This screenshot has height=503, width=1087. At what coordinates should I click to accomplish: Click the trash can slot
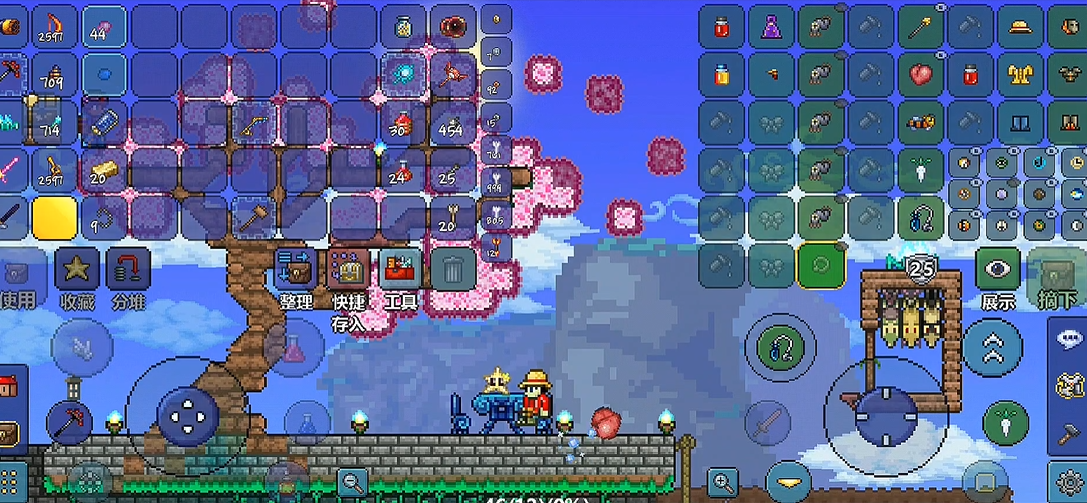[453, 270]
